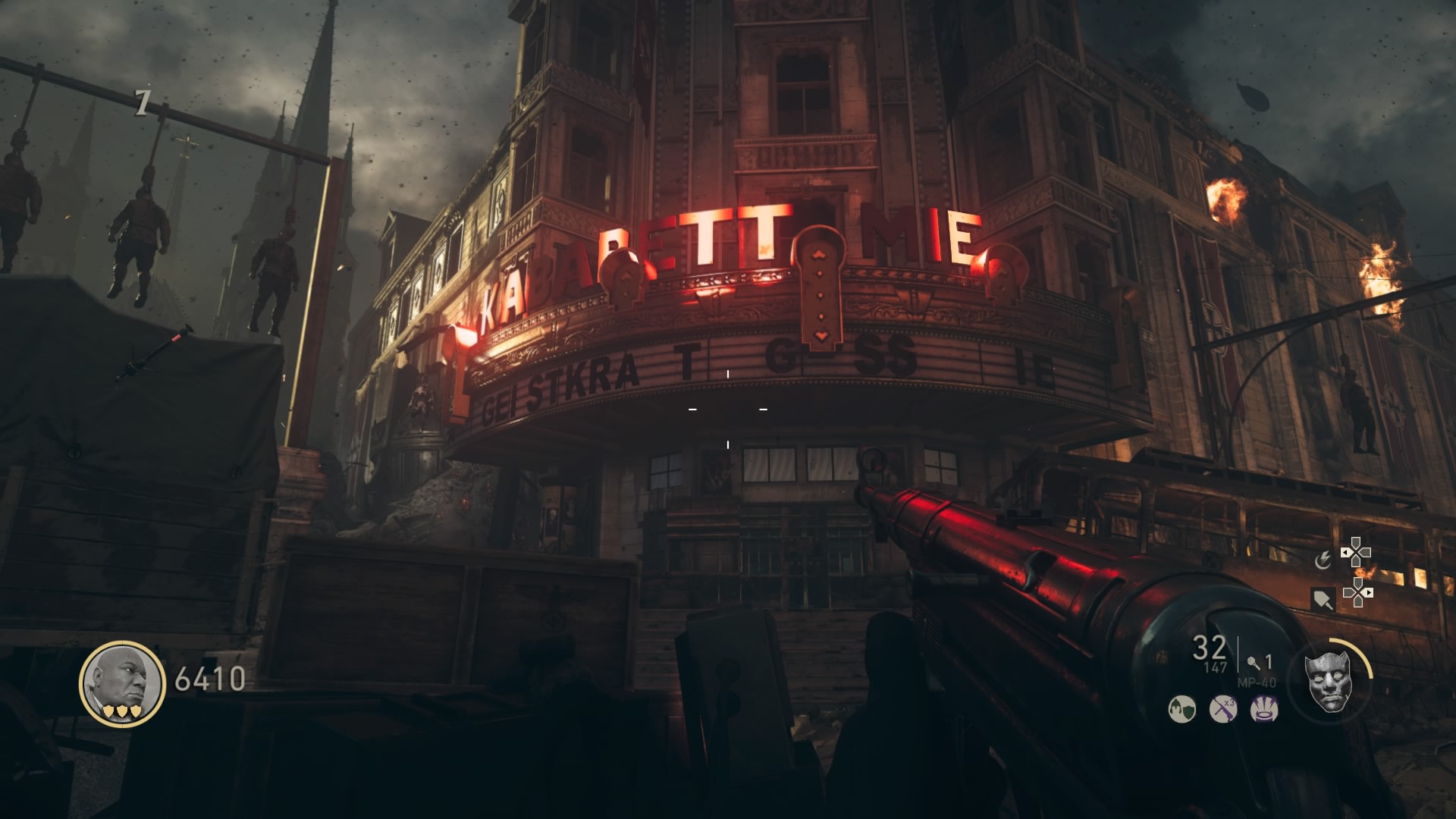Viewport: 1456px width, 819px height.
Task: Click the lightning special weapon icon
Action: (1324, 560)
